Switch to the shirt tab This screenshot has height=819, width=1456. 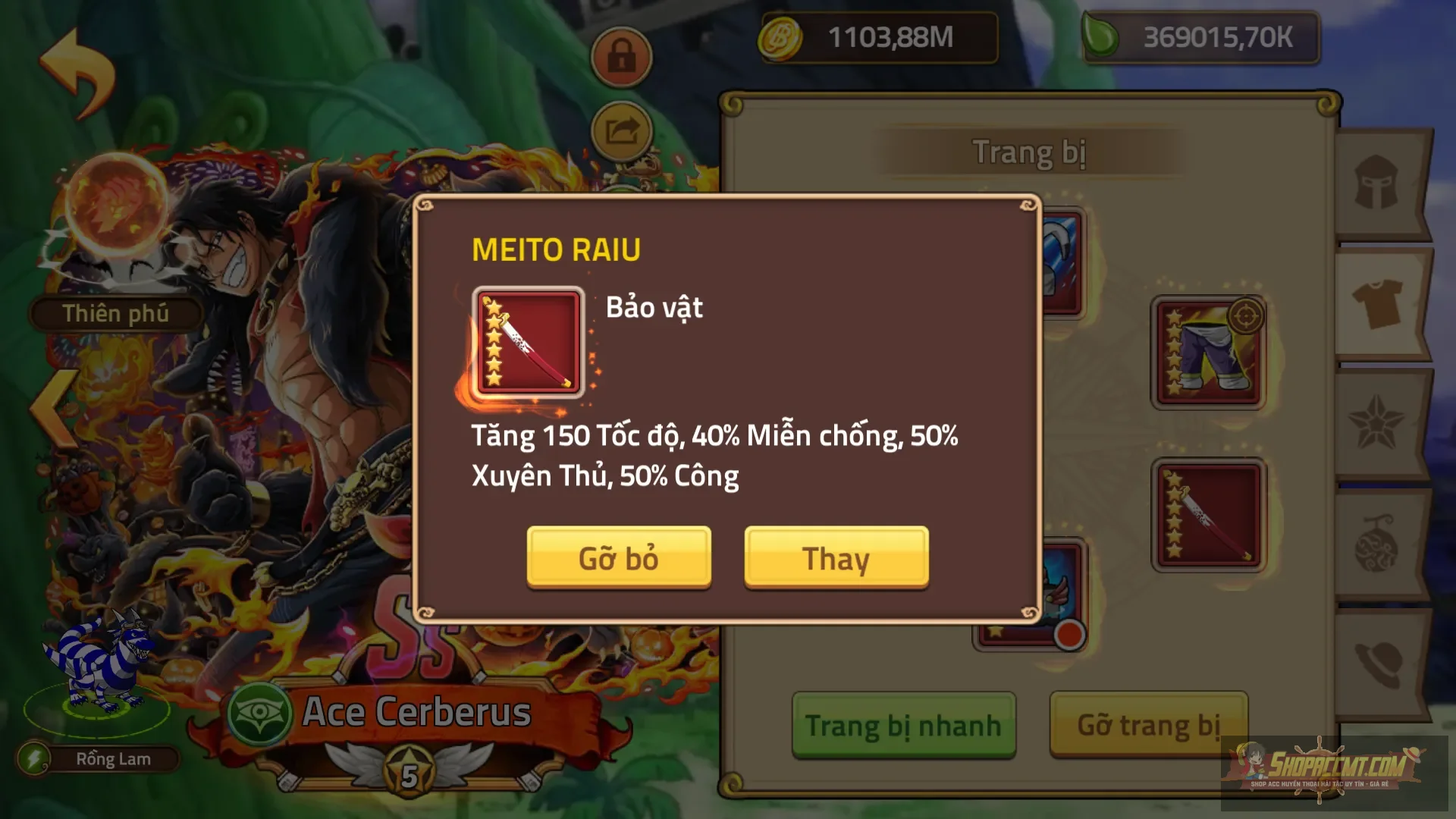1377,302
